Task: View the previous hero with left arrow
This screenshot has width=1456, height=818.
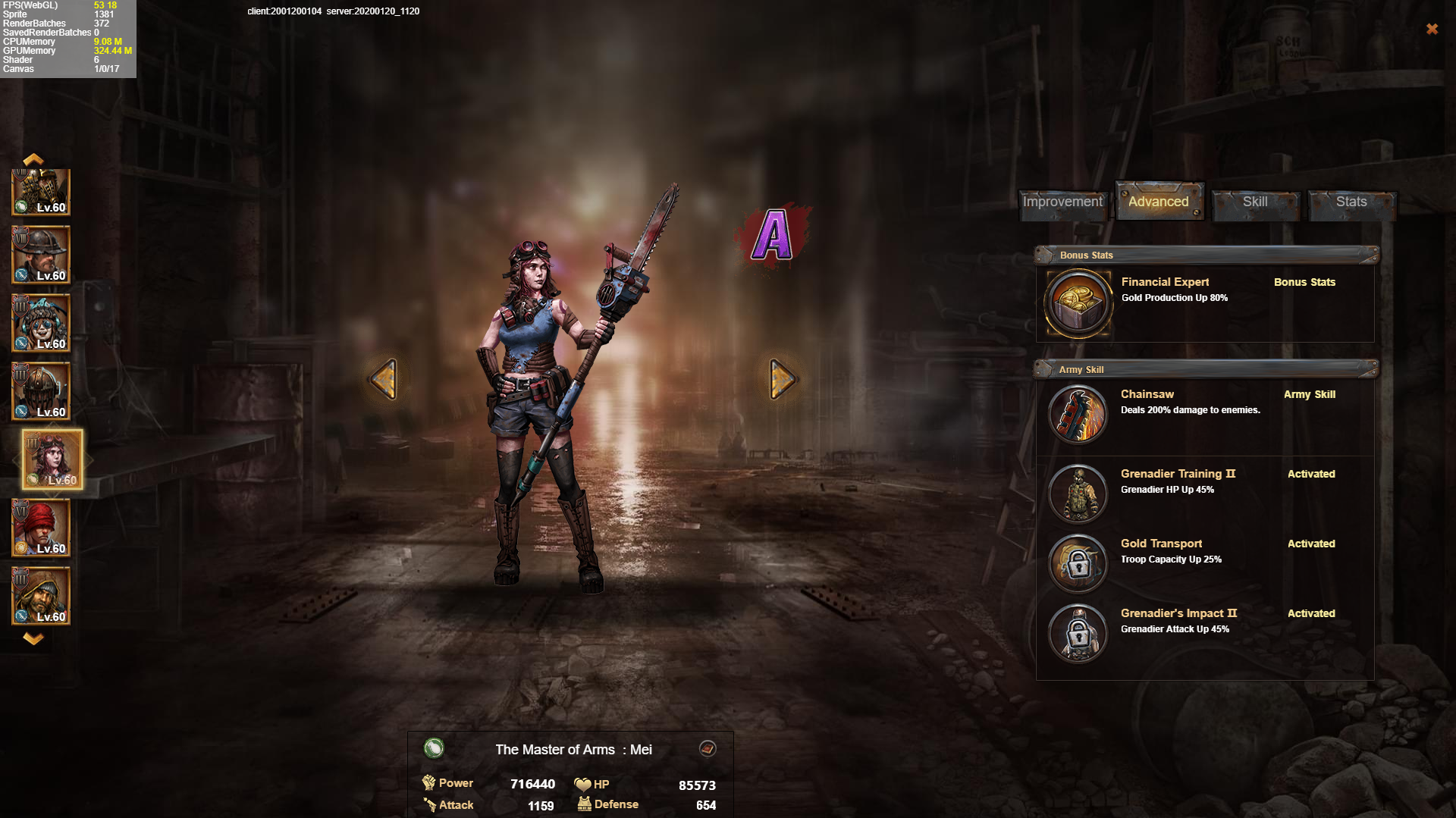Action: (384, 379)
